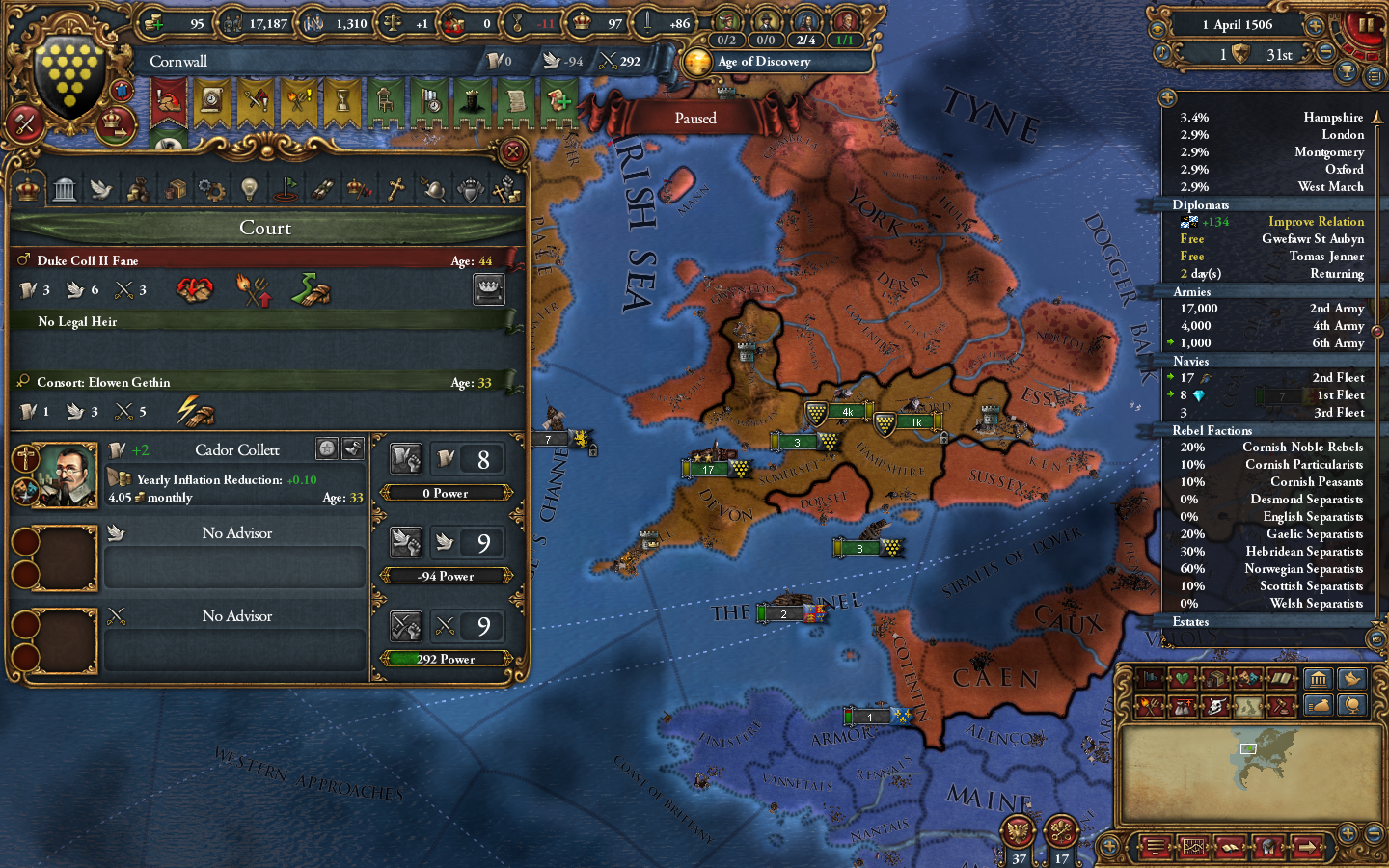Select the diplomatic mapmode green heart icon

pyautogui.click(x=1183, y=678)
